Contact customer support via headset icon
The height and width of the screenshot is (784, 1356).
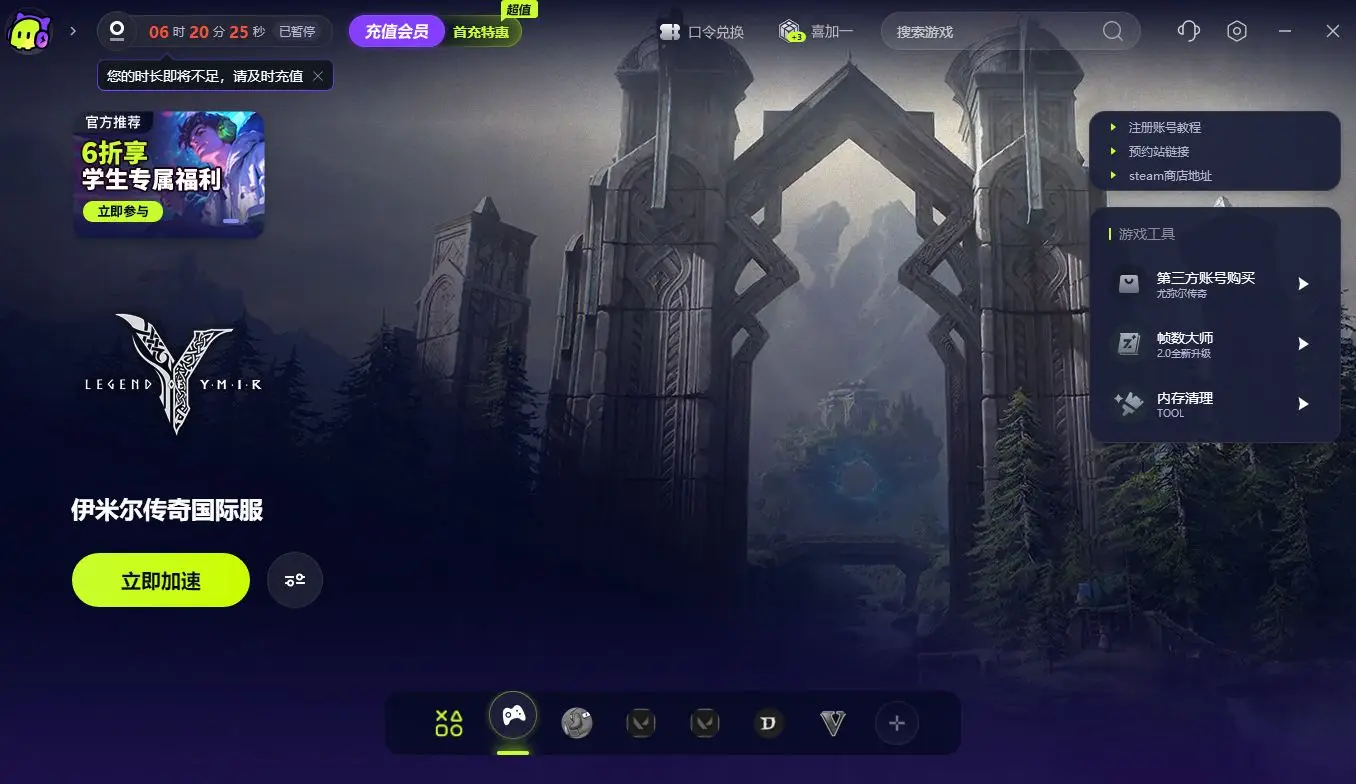[1189, 31]
